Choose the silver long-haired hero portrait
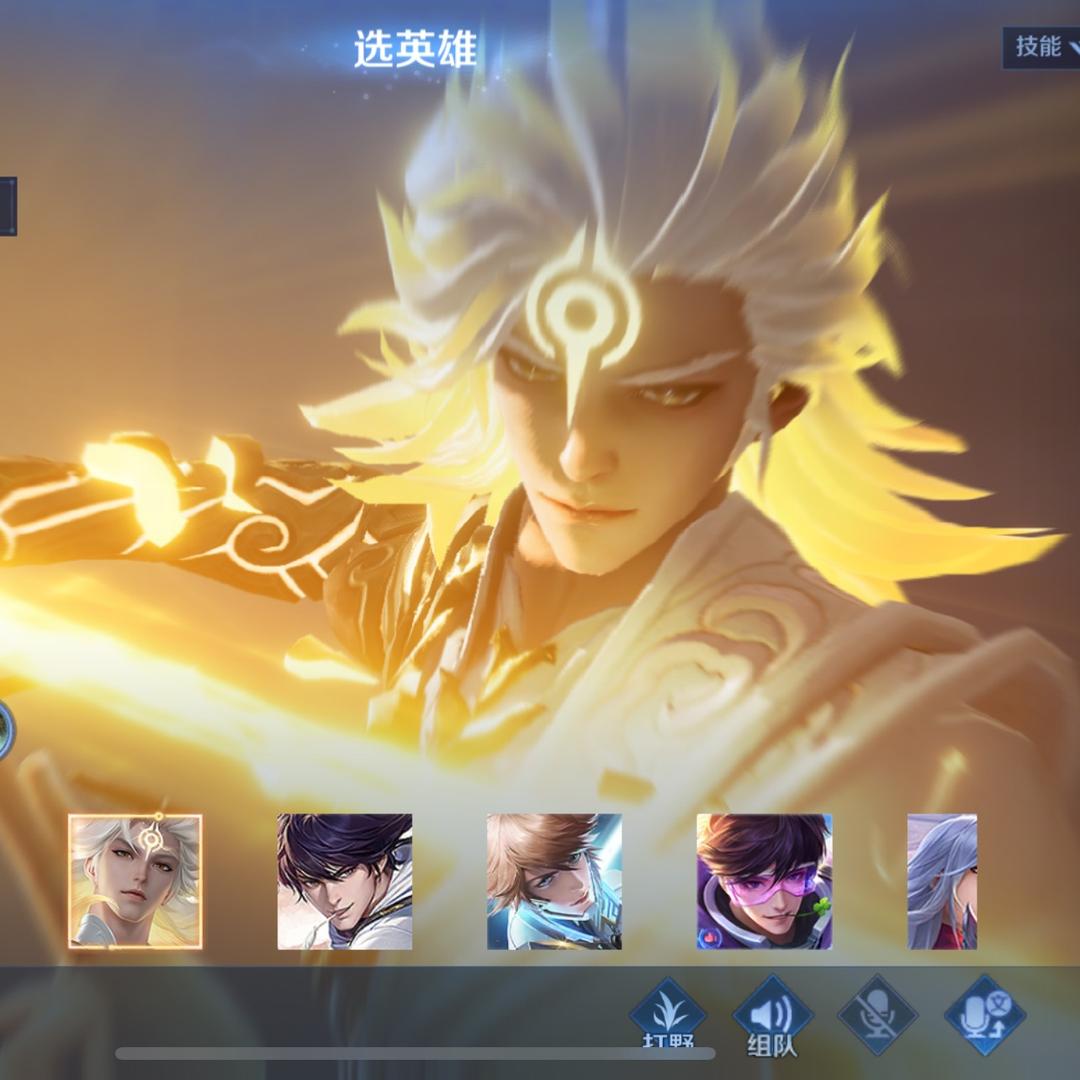 pos(942,881)
